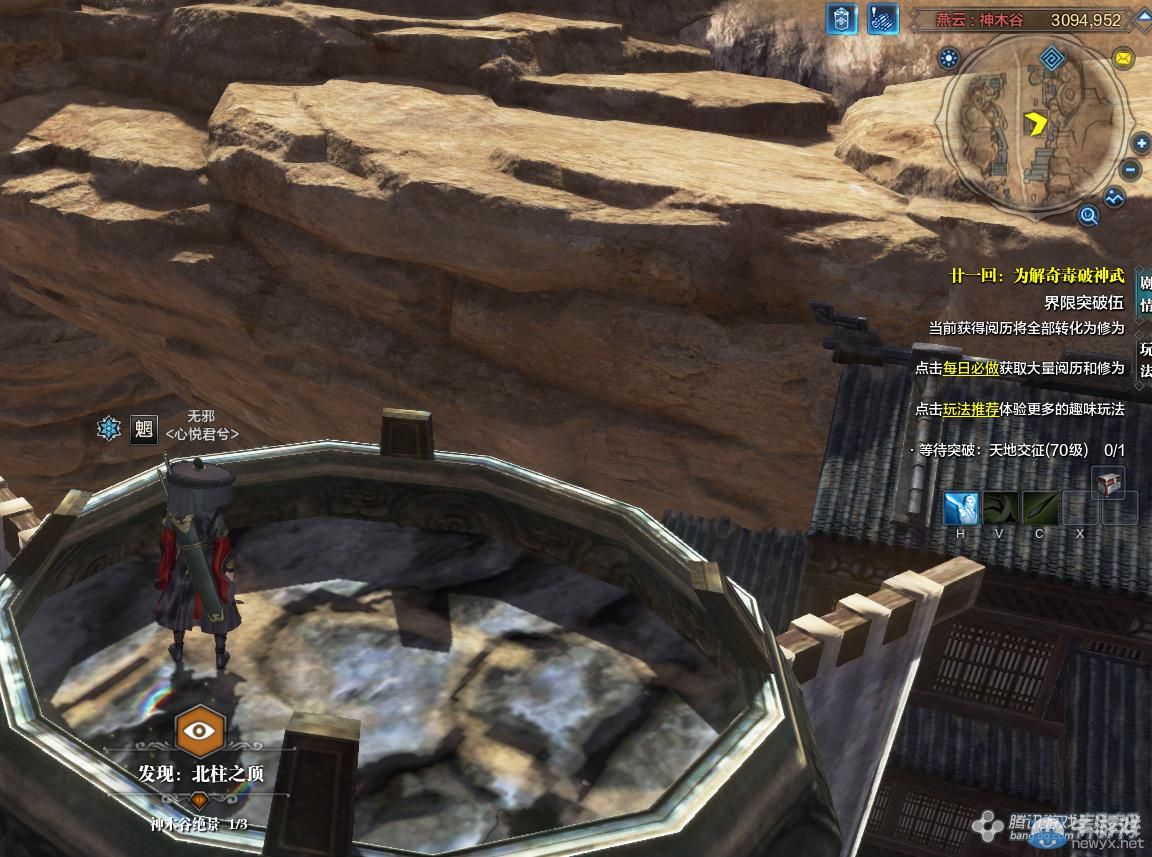
Task: Zoom in the minimap with plus button
Action: pyautogui.click(x=1142, y=144)
